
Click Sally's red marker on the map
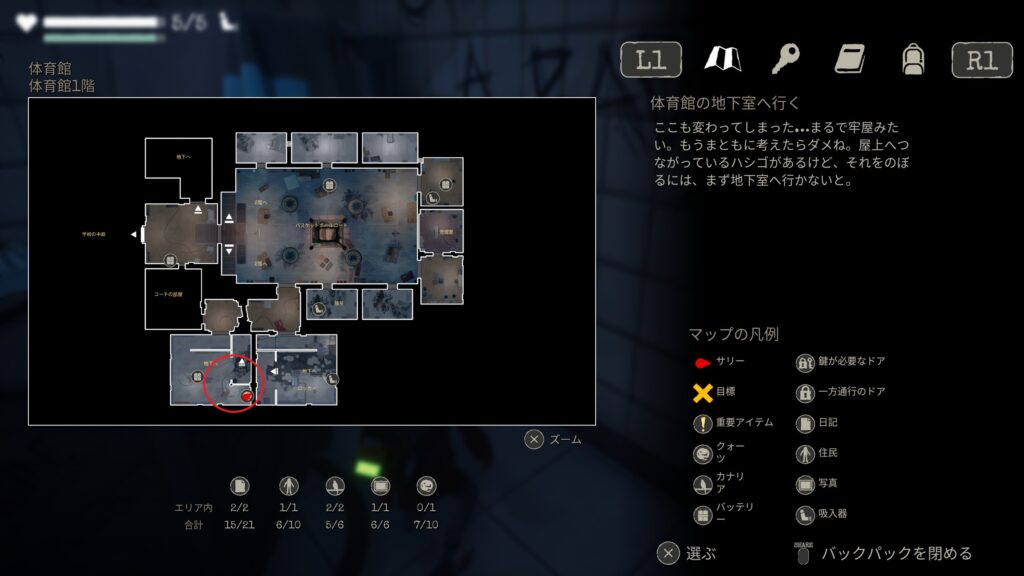(247, 397)
